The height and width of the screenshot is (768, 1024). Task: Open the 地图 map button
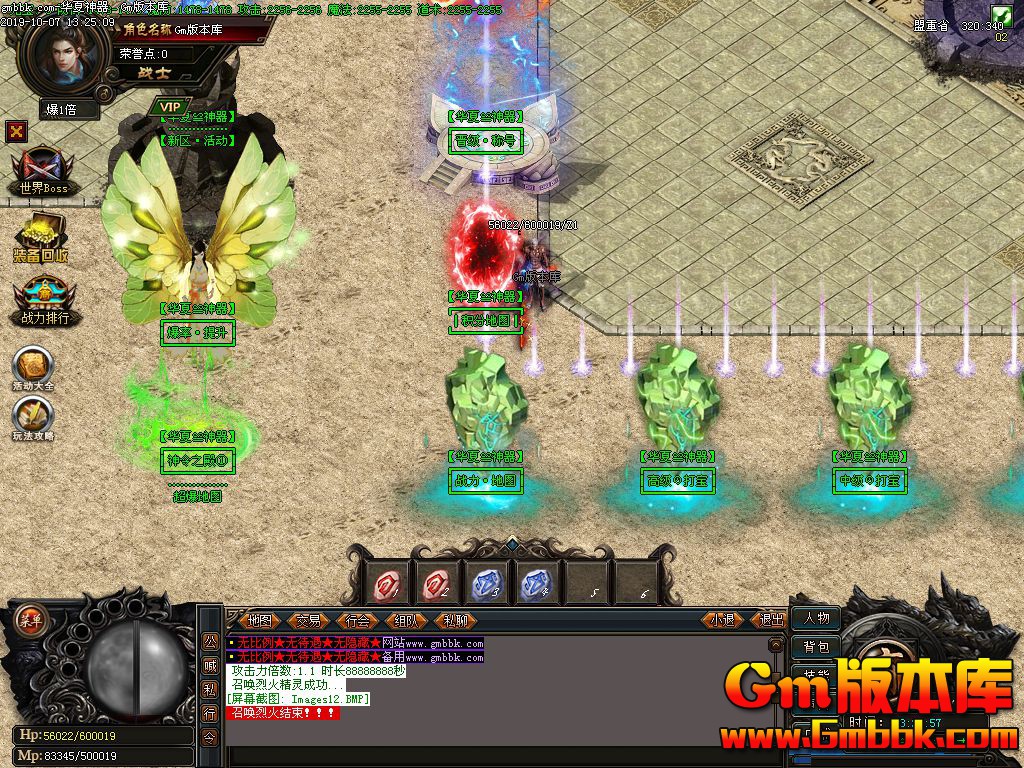tap(260, 620)
